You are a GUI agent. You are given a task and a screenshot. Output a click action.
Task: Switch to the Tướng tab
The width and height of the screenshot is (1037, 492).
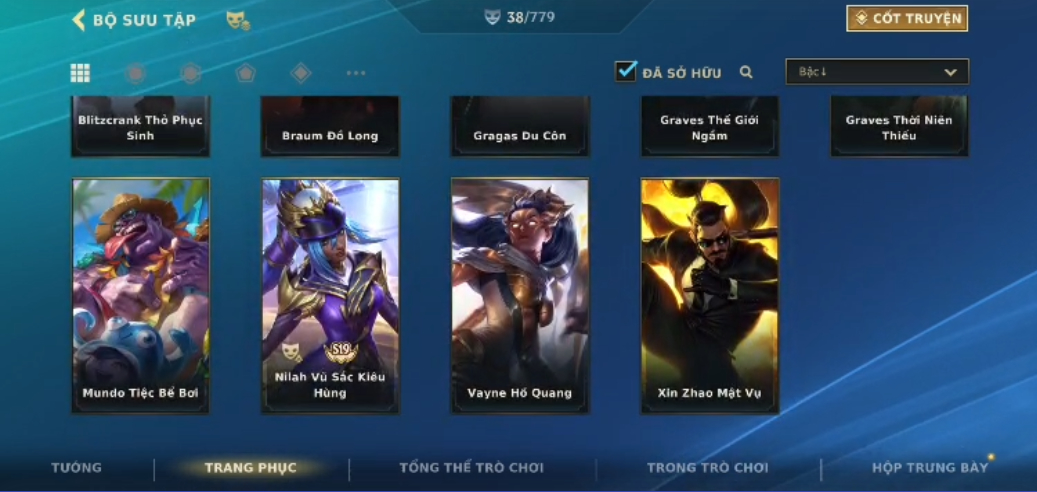[76, 468]
